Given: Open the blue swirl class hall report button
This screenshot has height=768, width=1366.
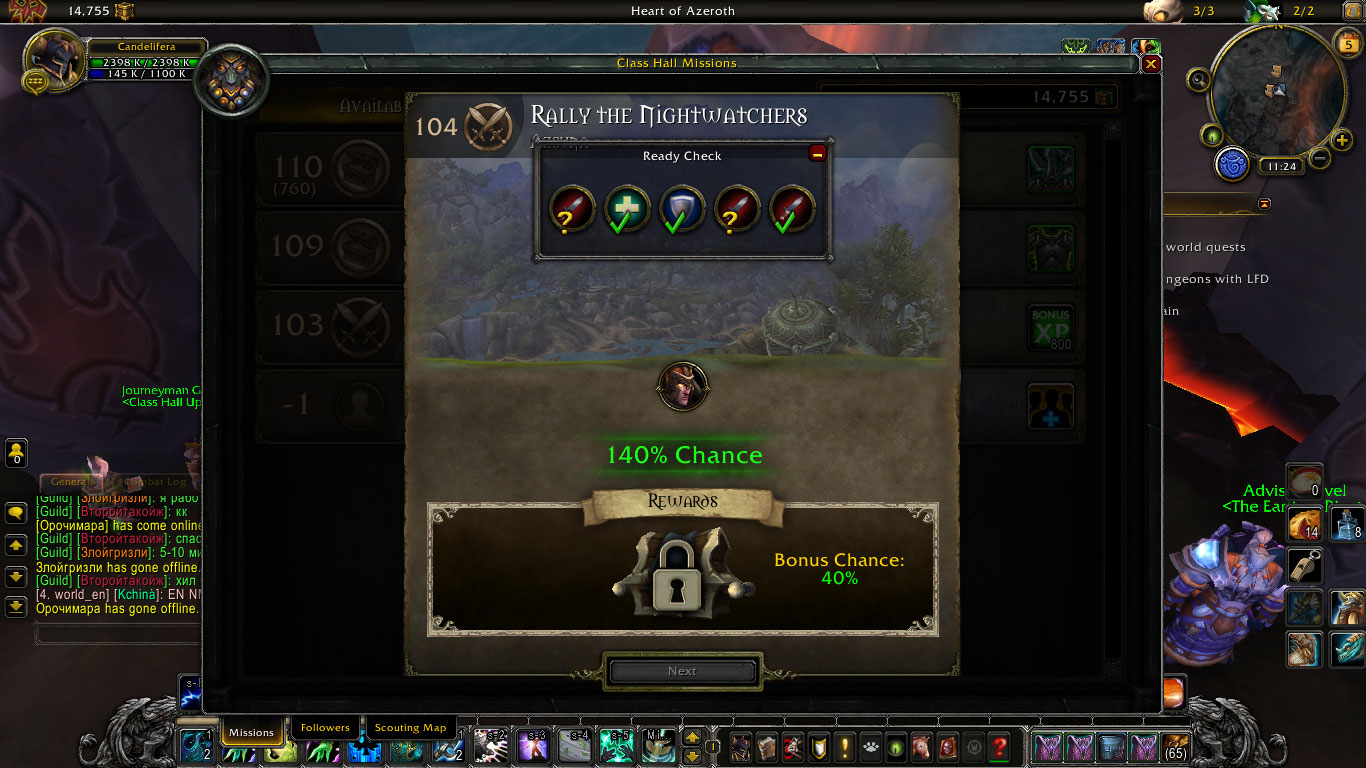Looking at the screenshot, I should click(x=1233, y=163).
